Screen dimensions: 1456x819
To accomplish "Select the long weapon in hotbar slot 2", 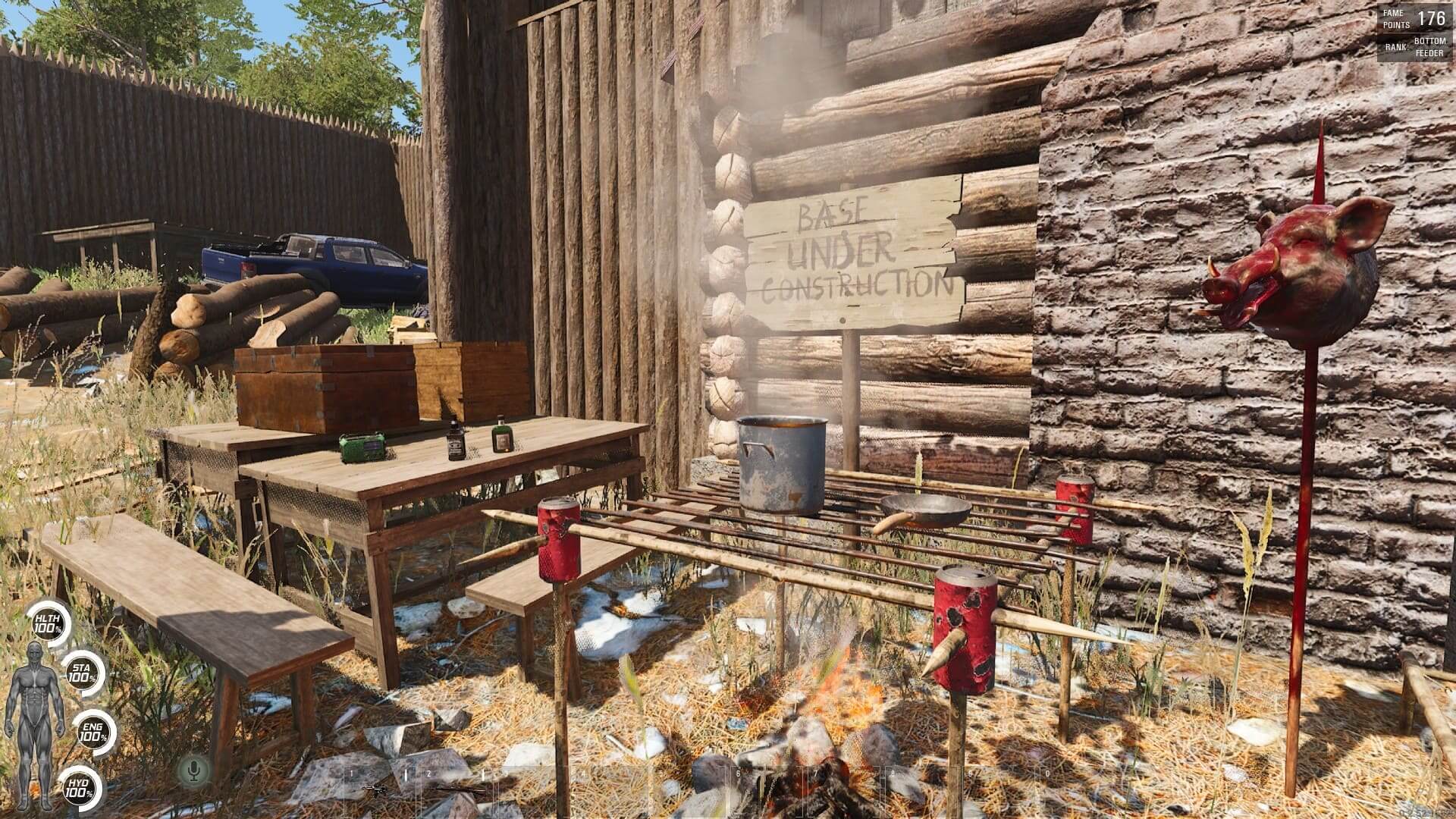I will [457, 790].
